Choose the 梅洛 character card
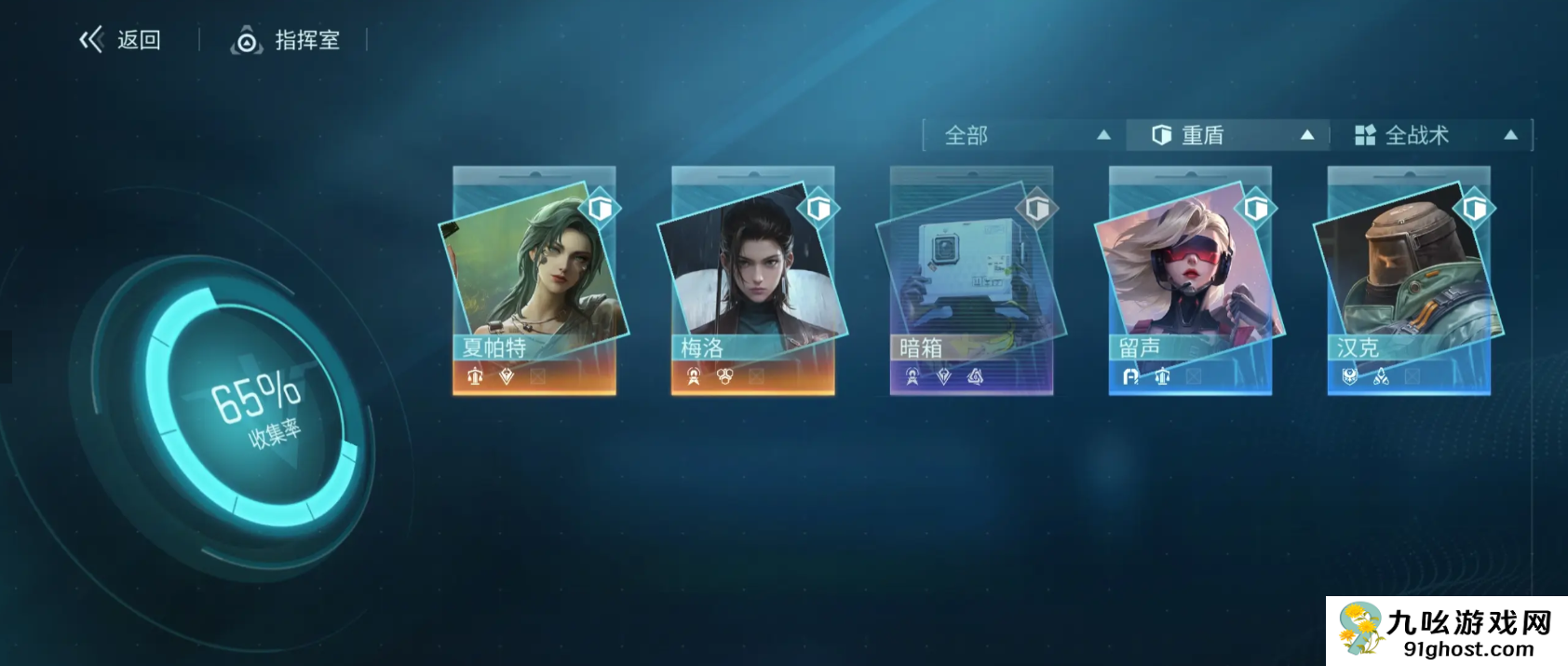This screenshot has width=1568, height=666. point(752,280)
